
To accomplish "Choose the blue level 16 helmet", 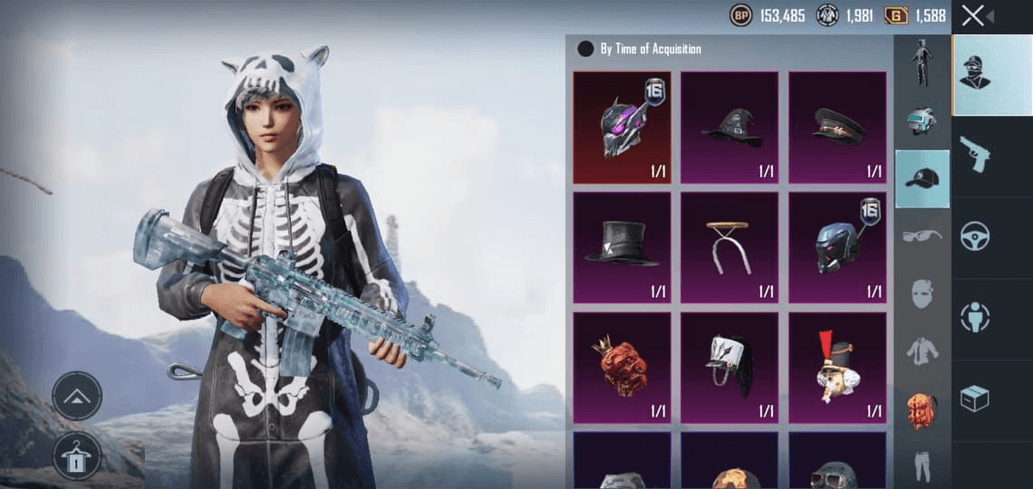I will click(837, 247).
